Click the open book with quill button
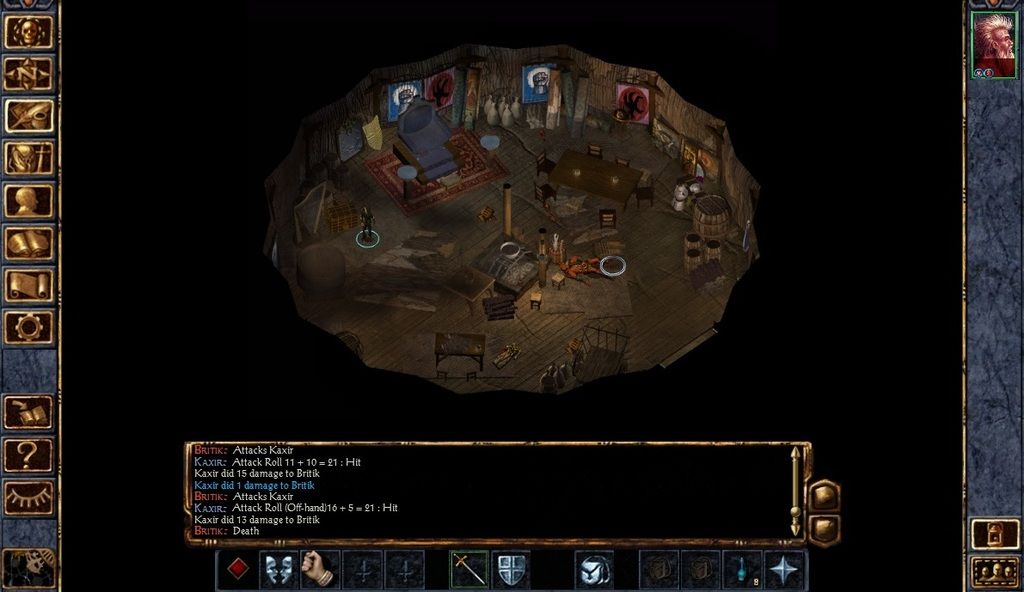Screen dimensions: 1024x592 click(x=29, y=412)
